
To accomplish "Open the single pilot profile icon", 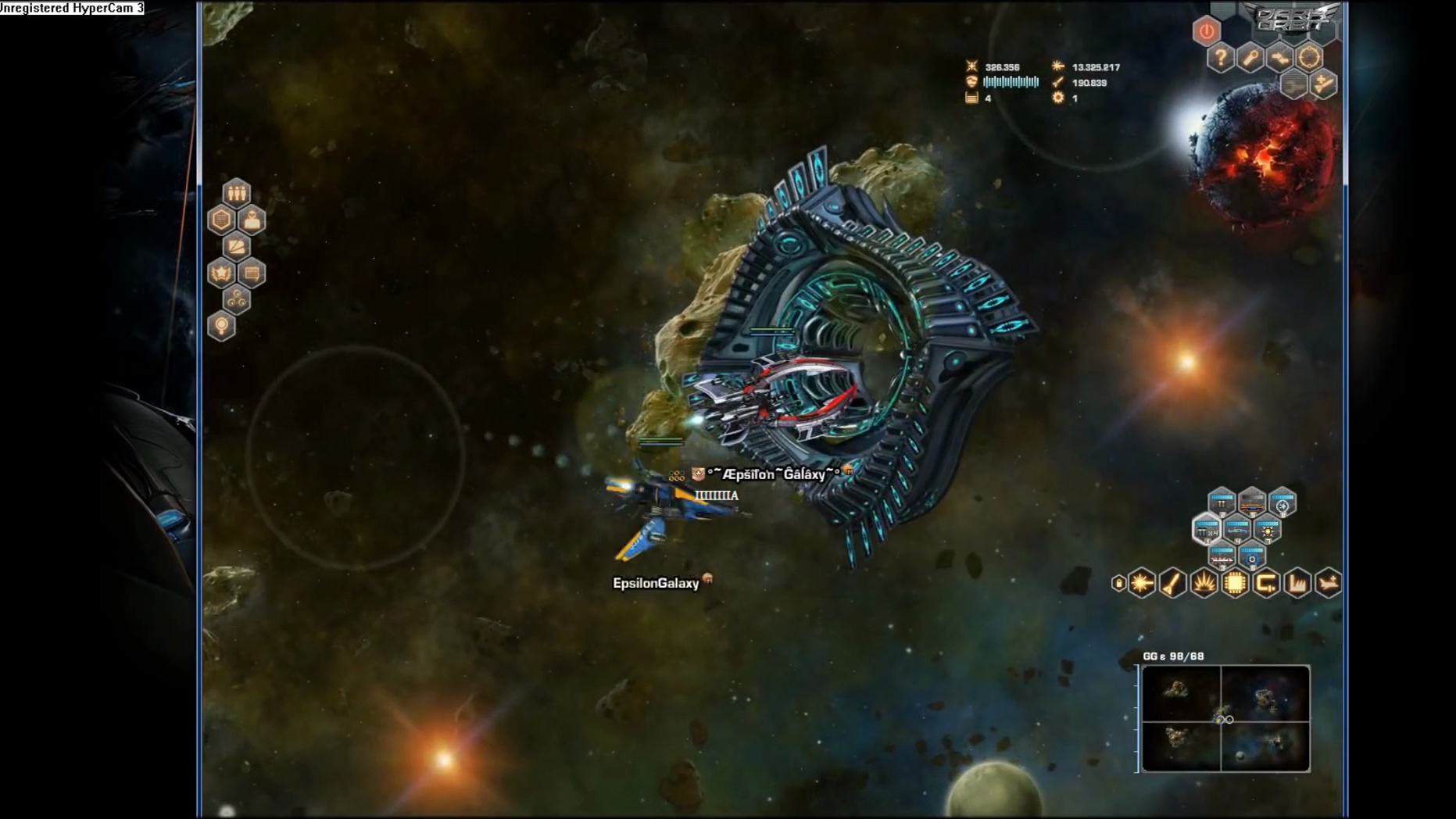I will click(252, 220).
